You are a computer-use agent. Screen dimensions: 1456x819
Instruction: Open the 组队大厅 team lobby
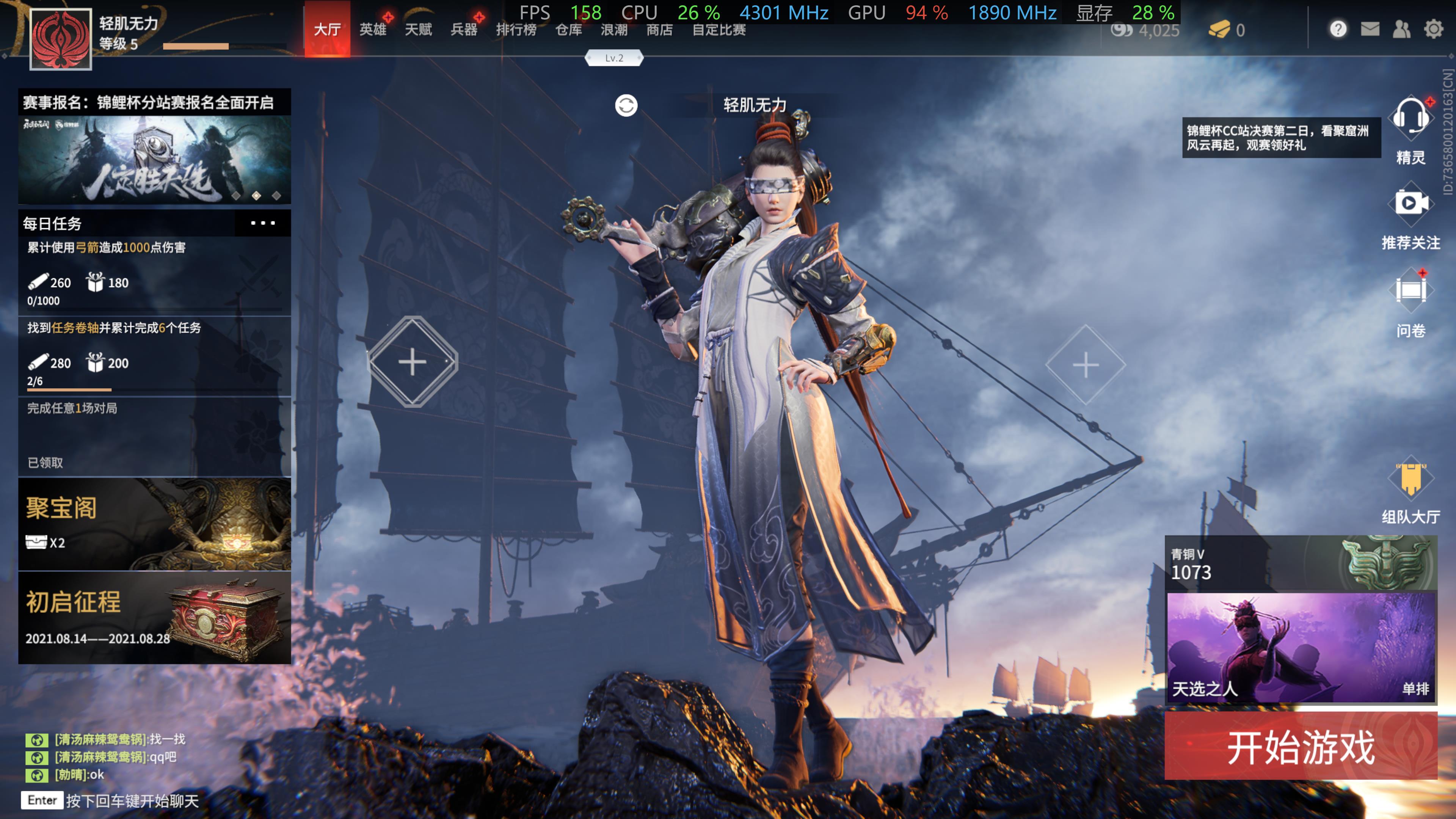1411,480
